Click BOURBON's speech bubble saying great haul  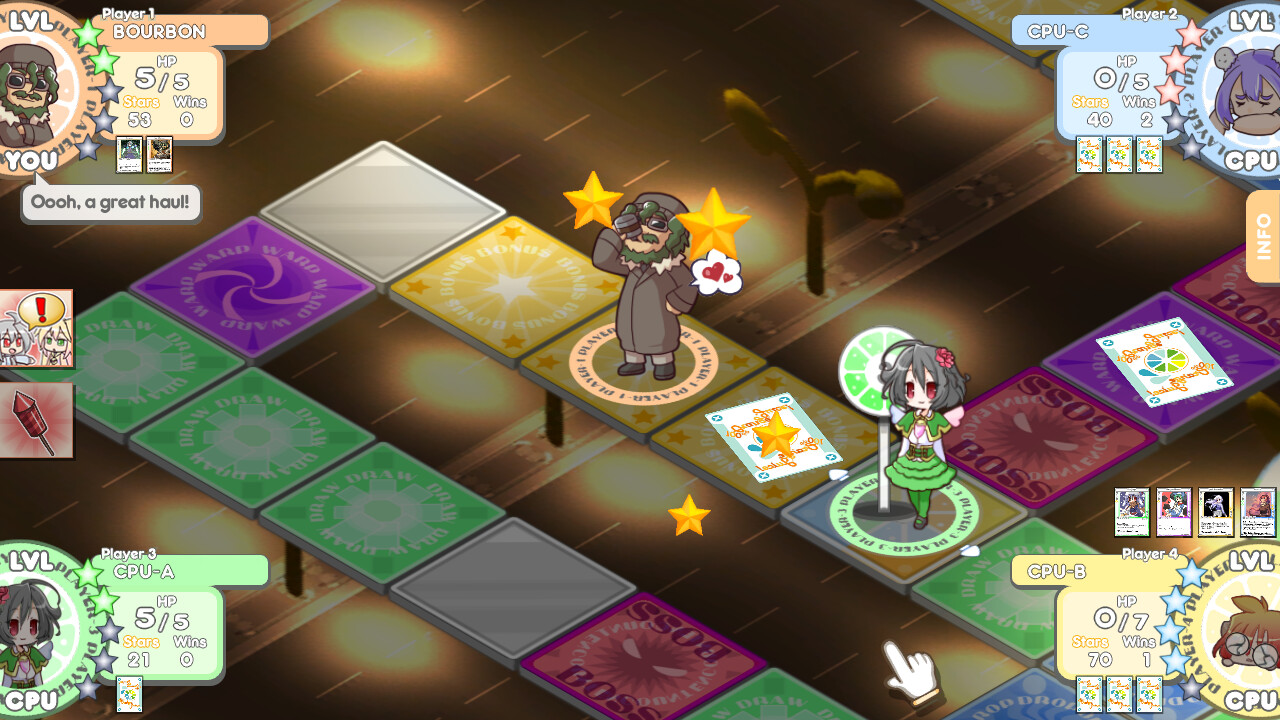pyautogui.click(x=110, y=203)
